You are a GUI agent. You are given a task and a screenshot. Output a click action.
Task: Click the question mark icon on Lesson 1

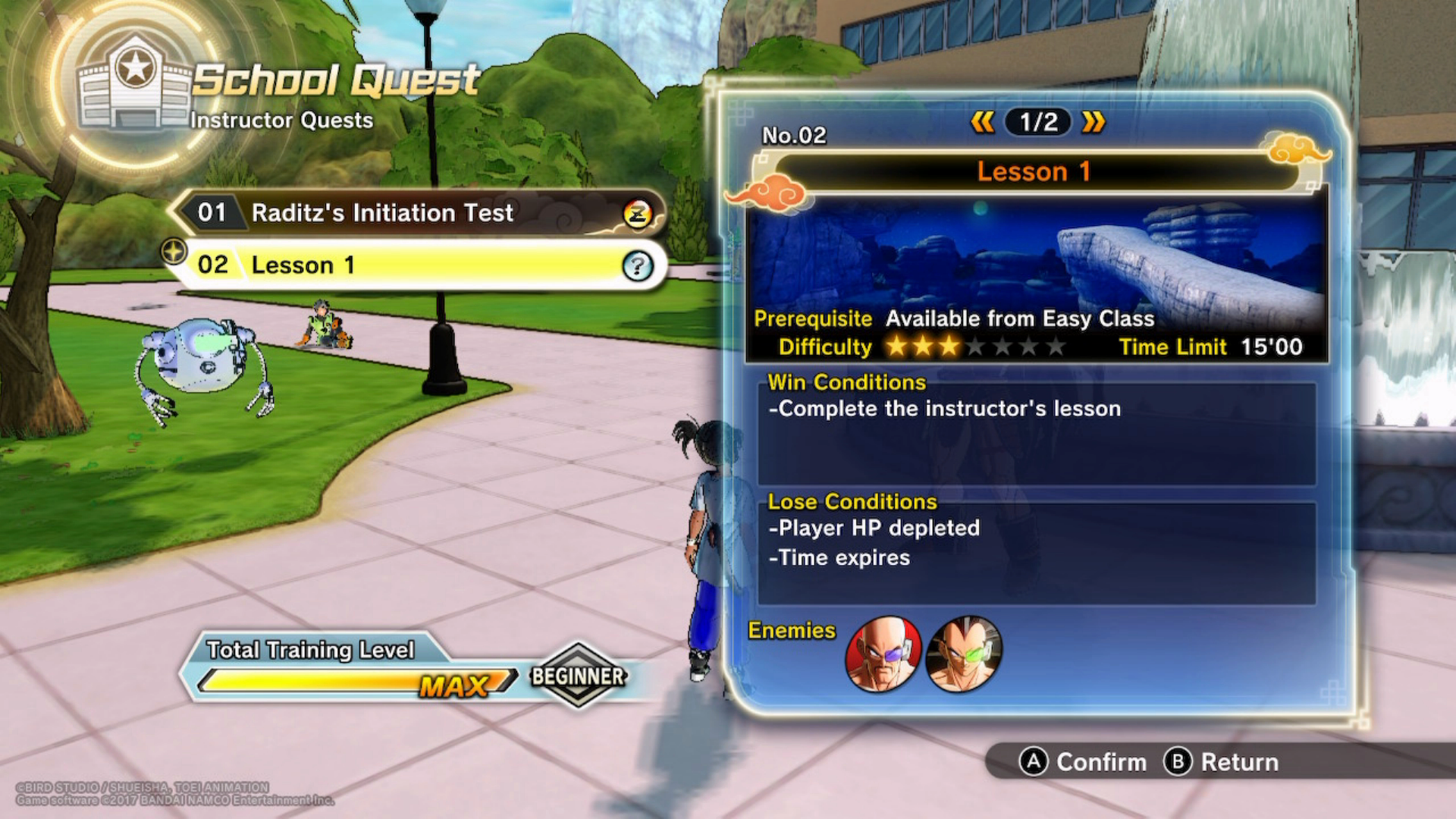tap(637, 265)
